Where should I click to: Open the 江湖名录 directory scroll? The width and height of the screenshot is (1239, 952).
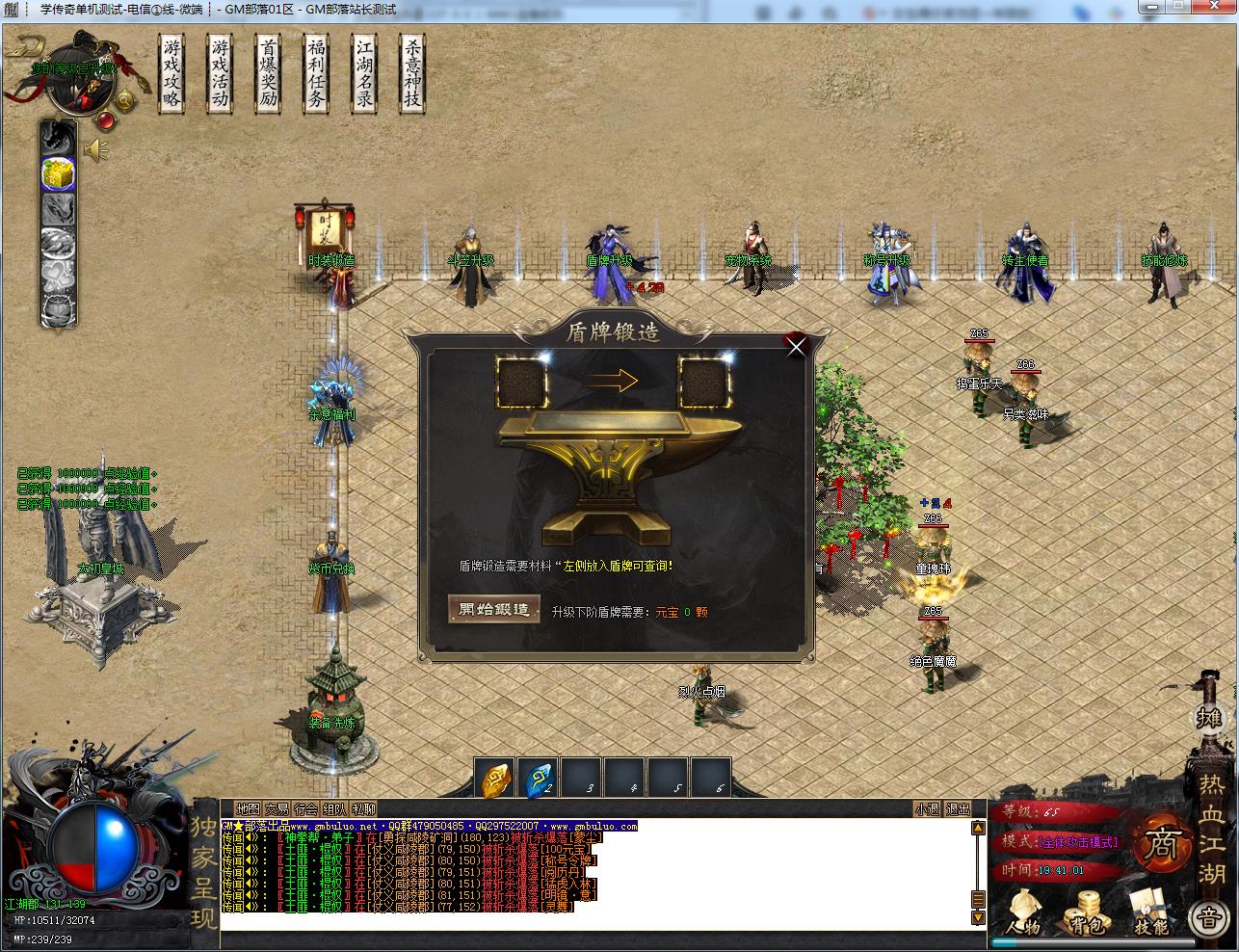tap(364, 73)
